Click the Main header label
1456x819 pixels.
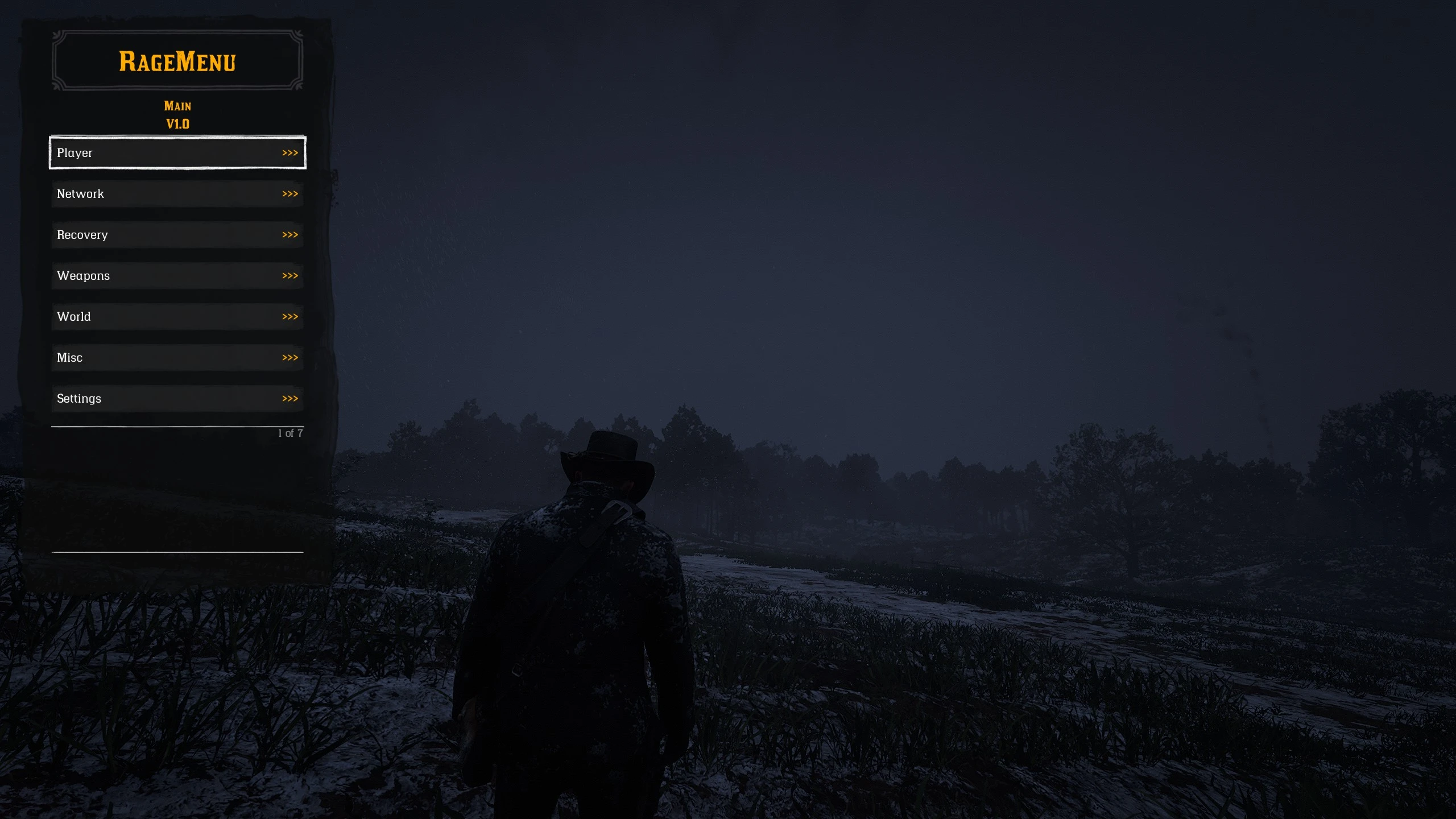[177, 105]
